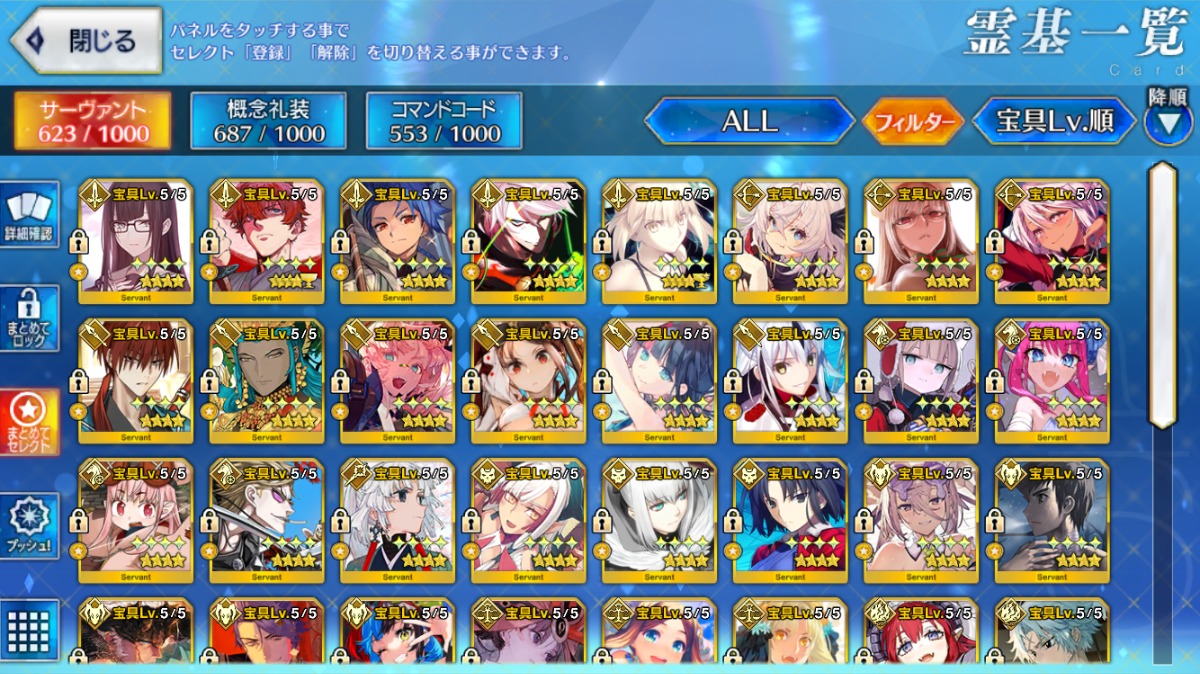Change sort order via 宝具Lv.順 button
This screenshot has width=1200, height=674.
1054,121
